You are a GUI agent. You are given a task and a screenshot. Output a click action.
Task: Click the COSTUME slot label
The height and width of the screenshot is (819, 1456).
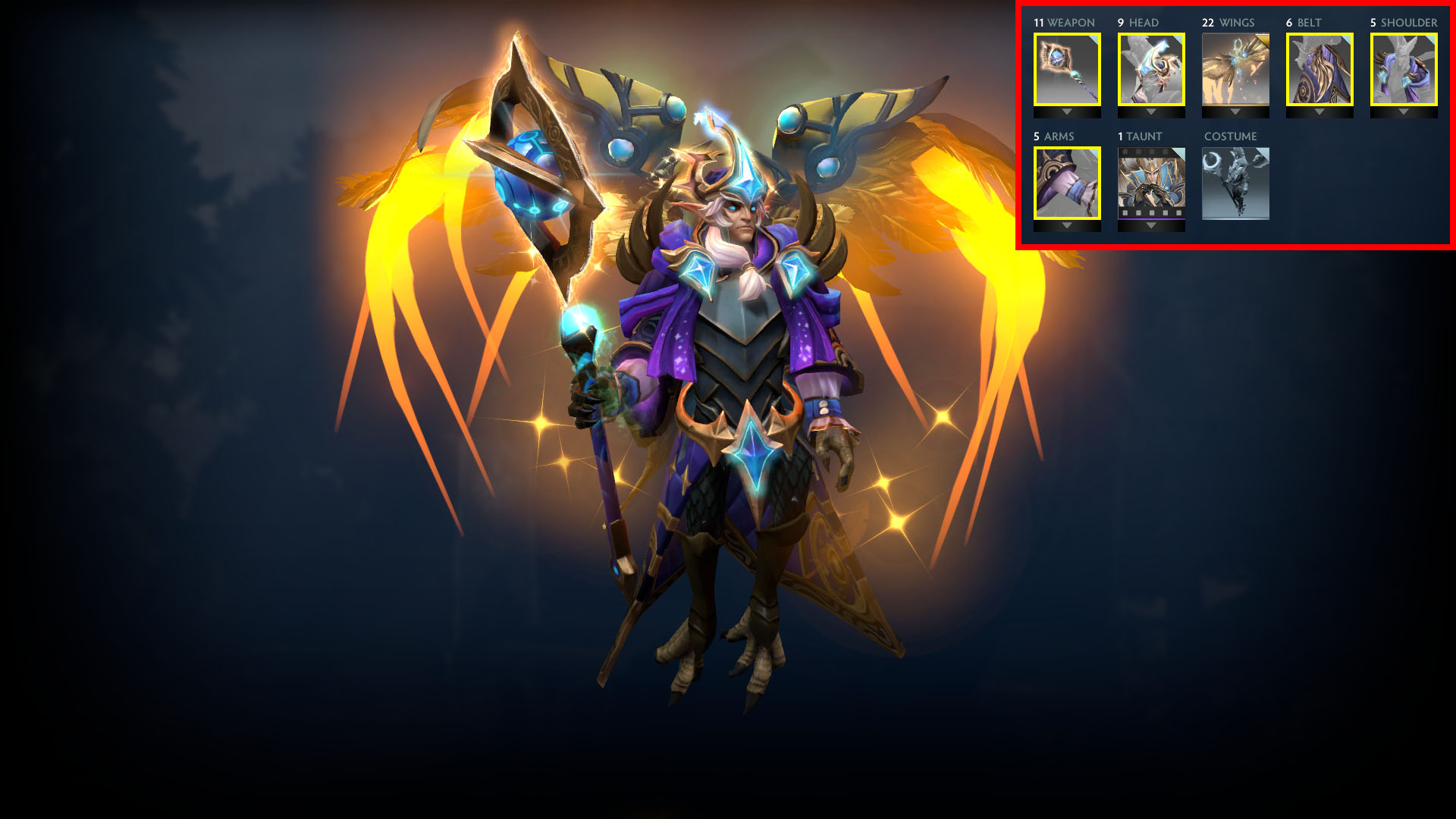pos(1230,136)
